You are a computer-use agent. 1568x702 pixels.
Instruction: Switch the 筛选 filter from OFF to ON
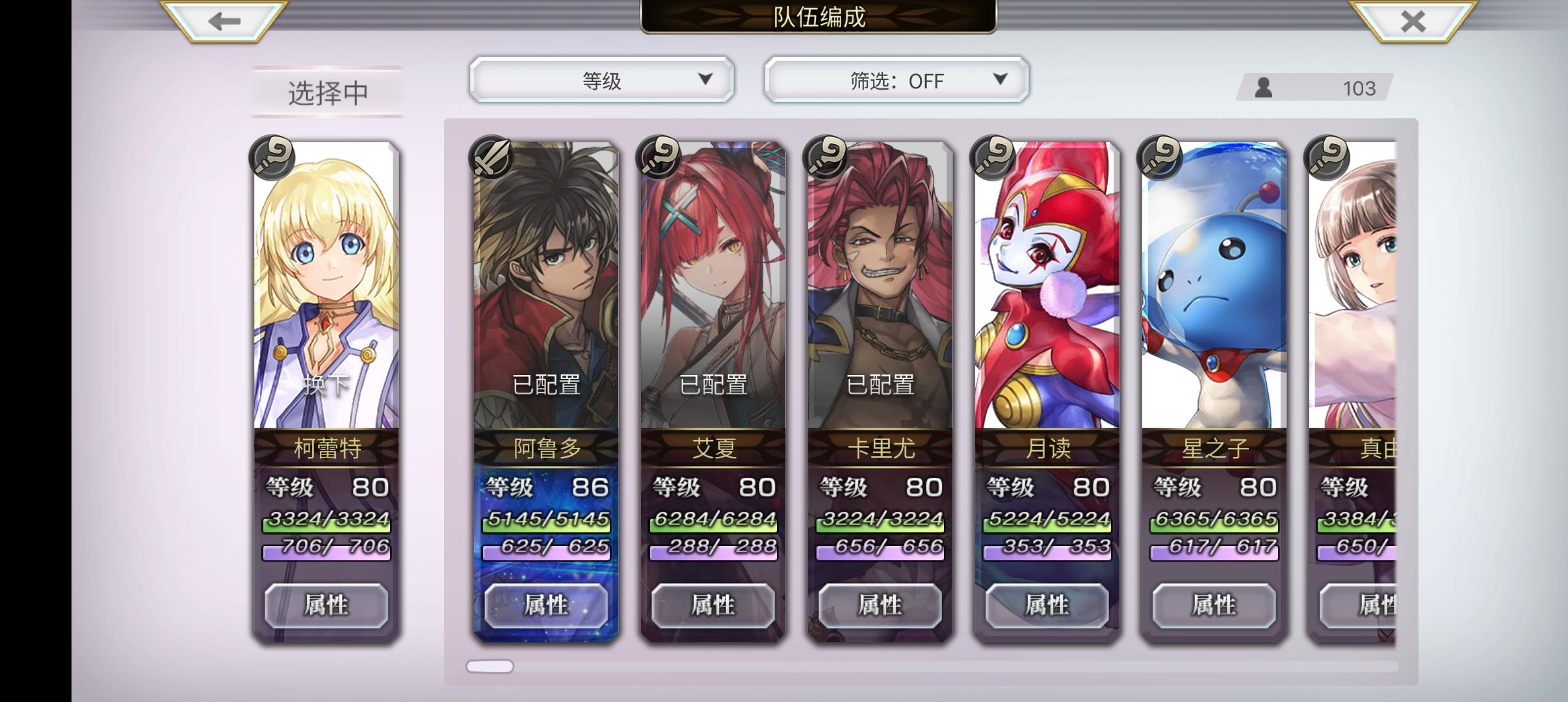(999, 79)
